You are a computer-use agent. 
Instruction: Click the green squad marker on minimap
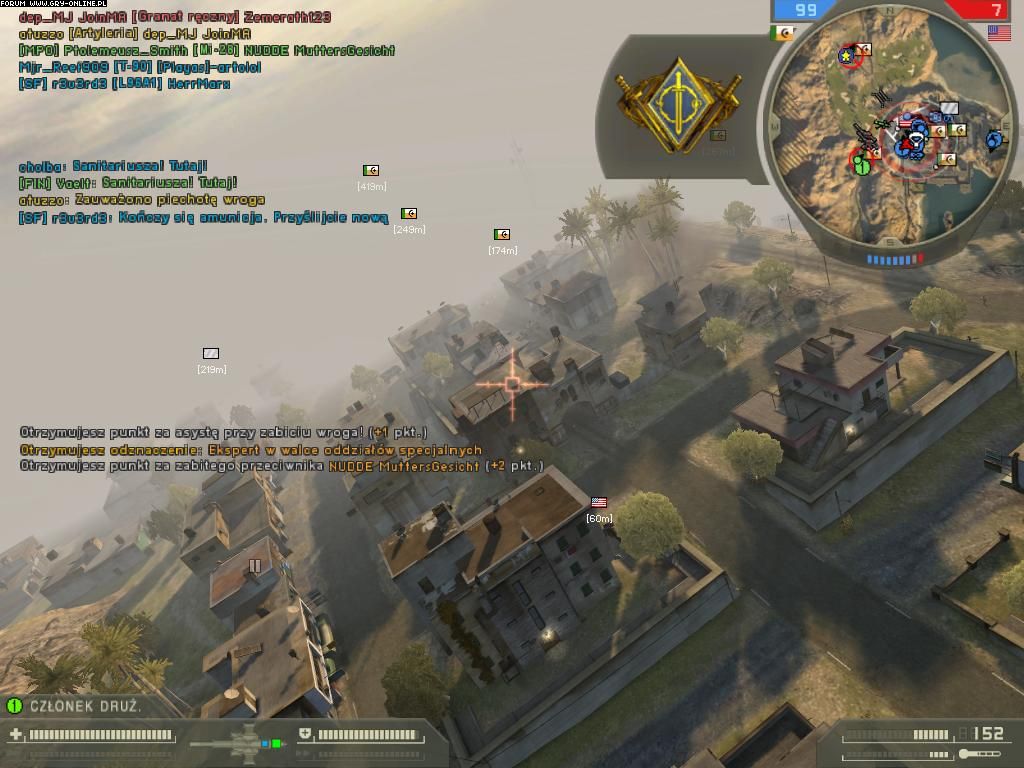tap(862, 164)
